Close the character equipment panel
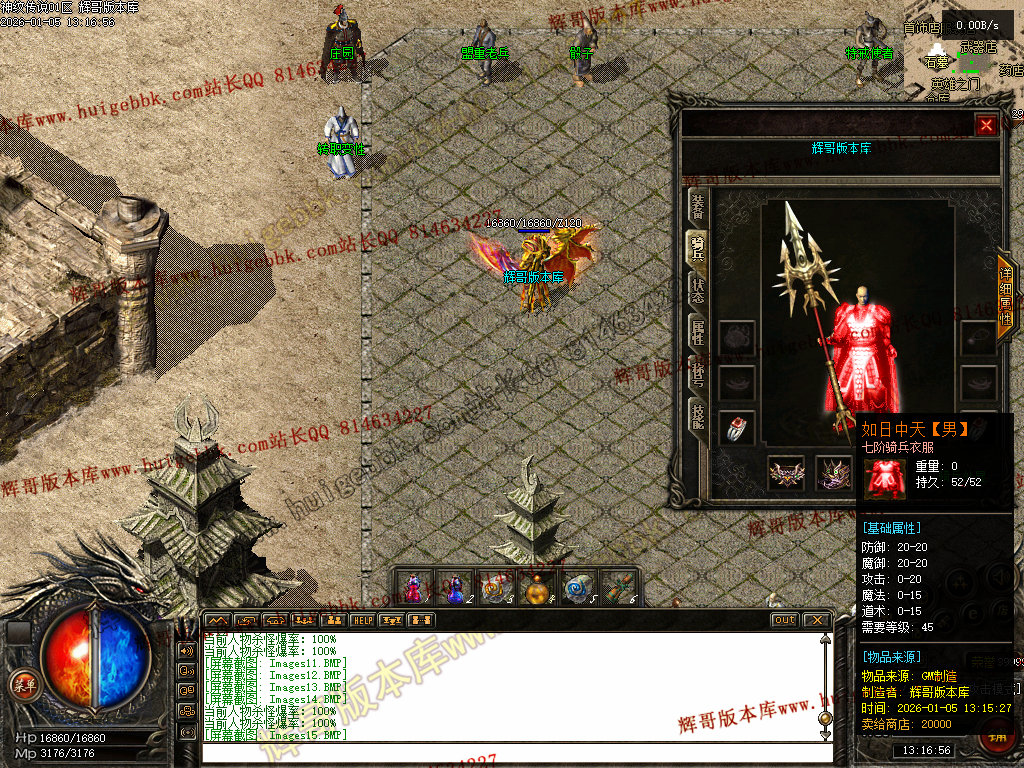This screenshot has width=1024, height=768. pos(986,125)
